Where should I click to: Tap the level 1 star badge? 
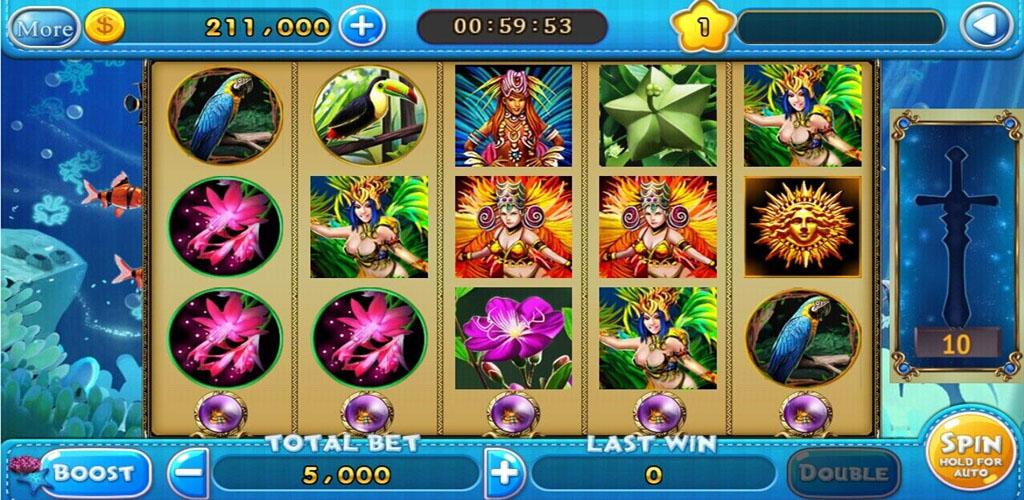pyautogui.click(x=703, y=27)
